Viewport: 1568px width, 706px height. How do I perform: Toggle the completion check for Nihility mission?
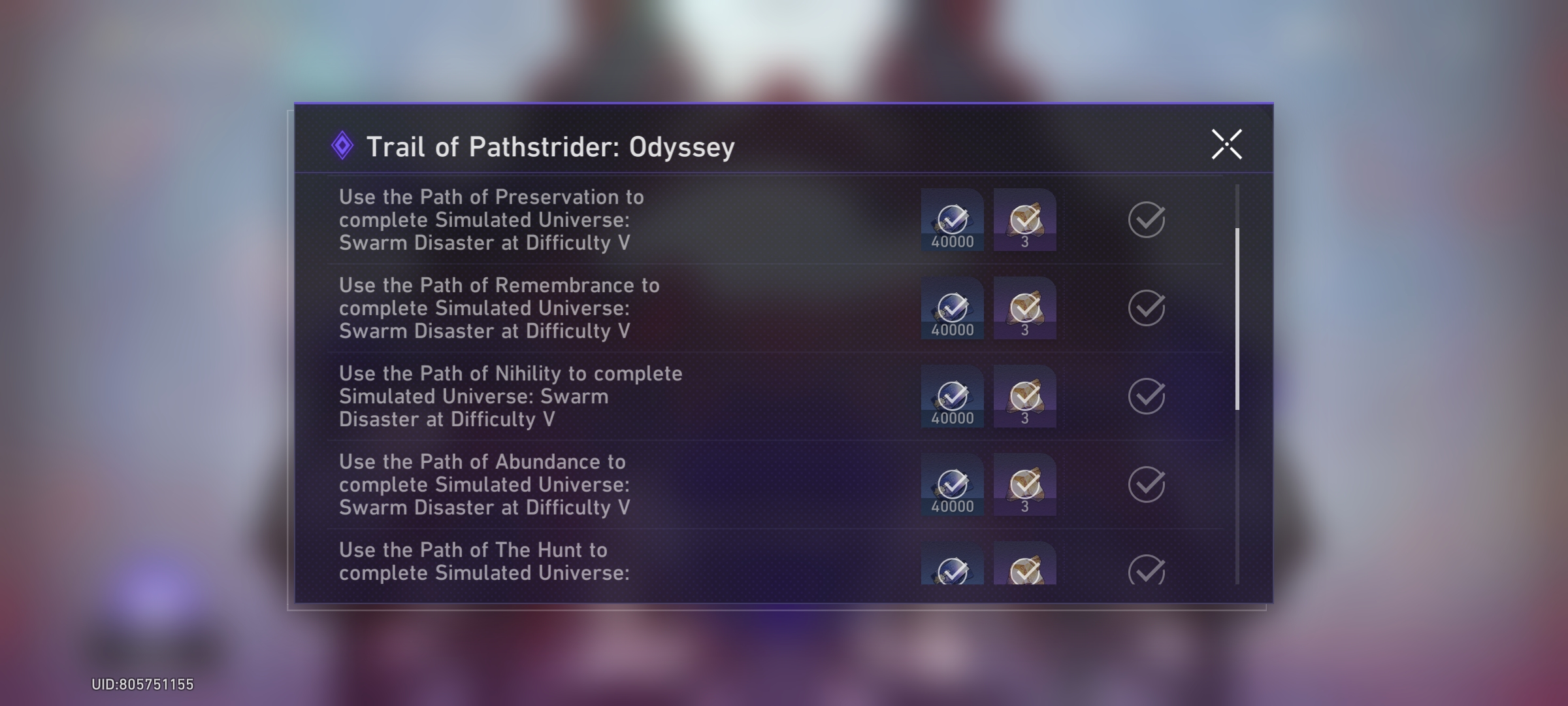(1145, 395)
